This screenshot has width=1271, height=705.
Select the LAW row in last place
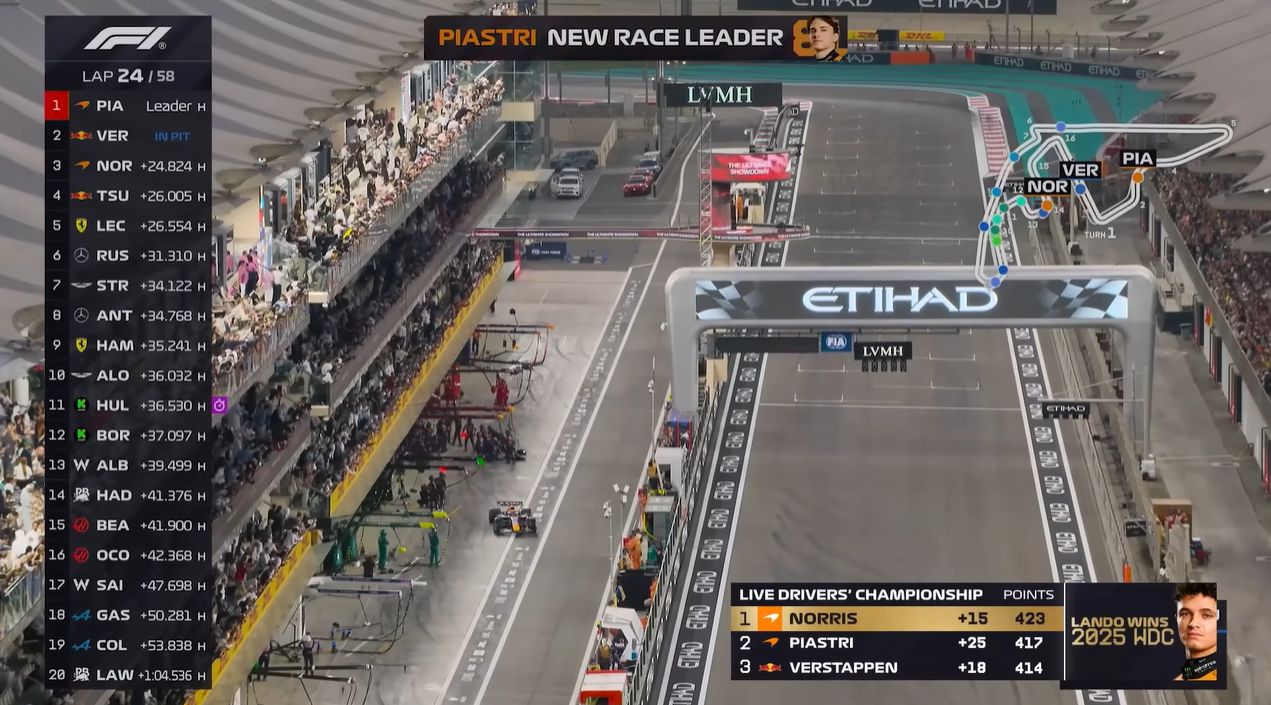point(127,675)
